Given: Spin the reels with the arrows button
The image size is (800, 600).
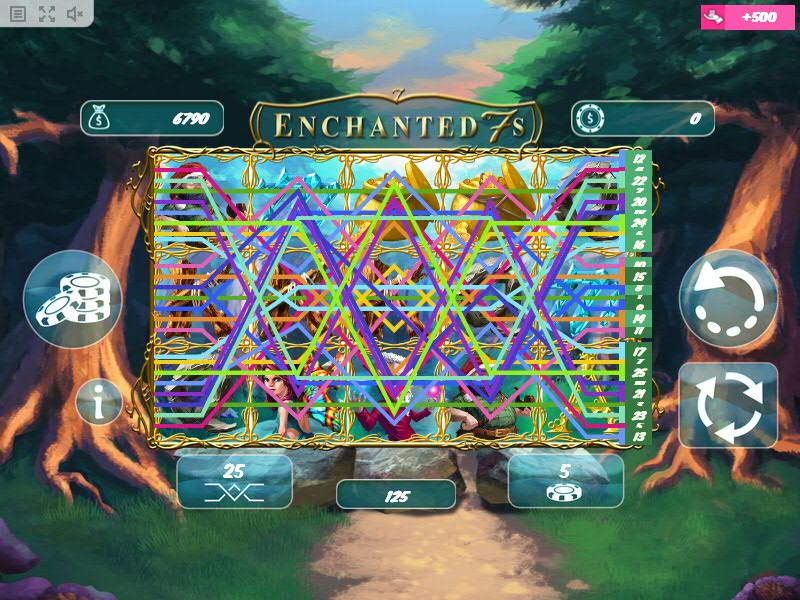Looking at the screenshot, I should (728, 404).
